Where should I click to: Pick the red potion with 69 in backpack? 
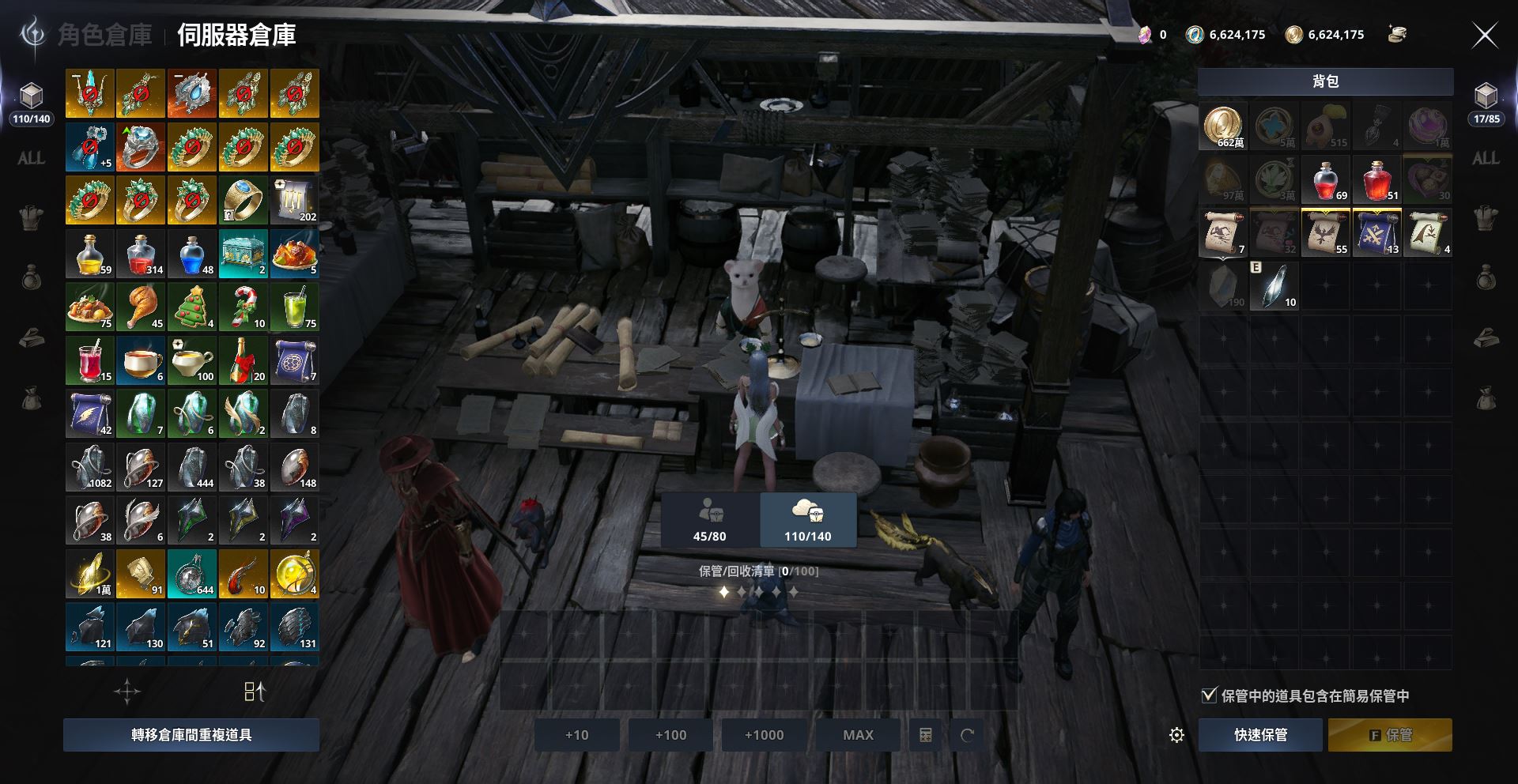[1326, 179]
